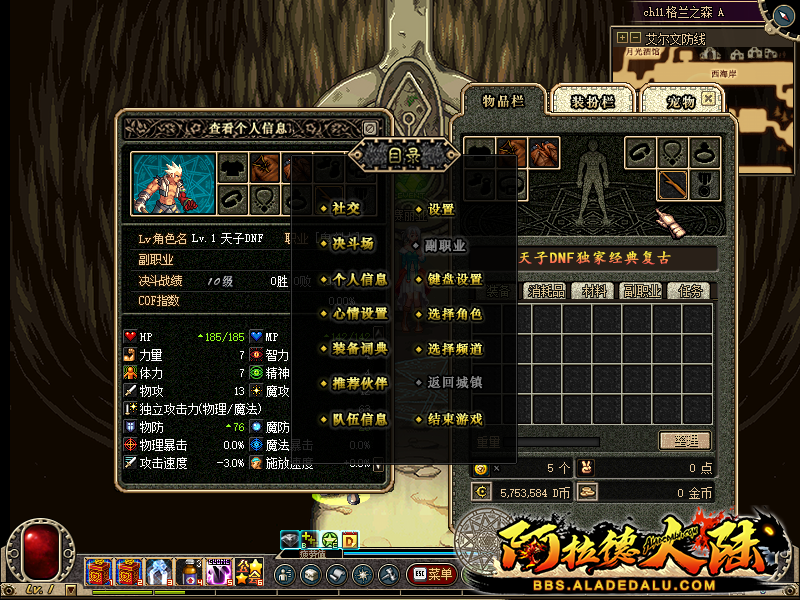
Task: Switch to the 装扮栏 tab
Action: coord(591,101)
